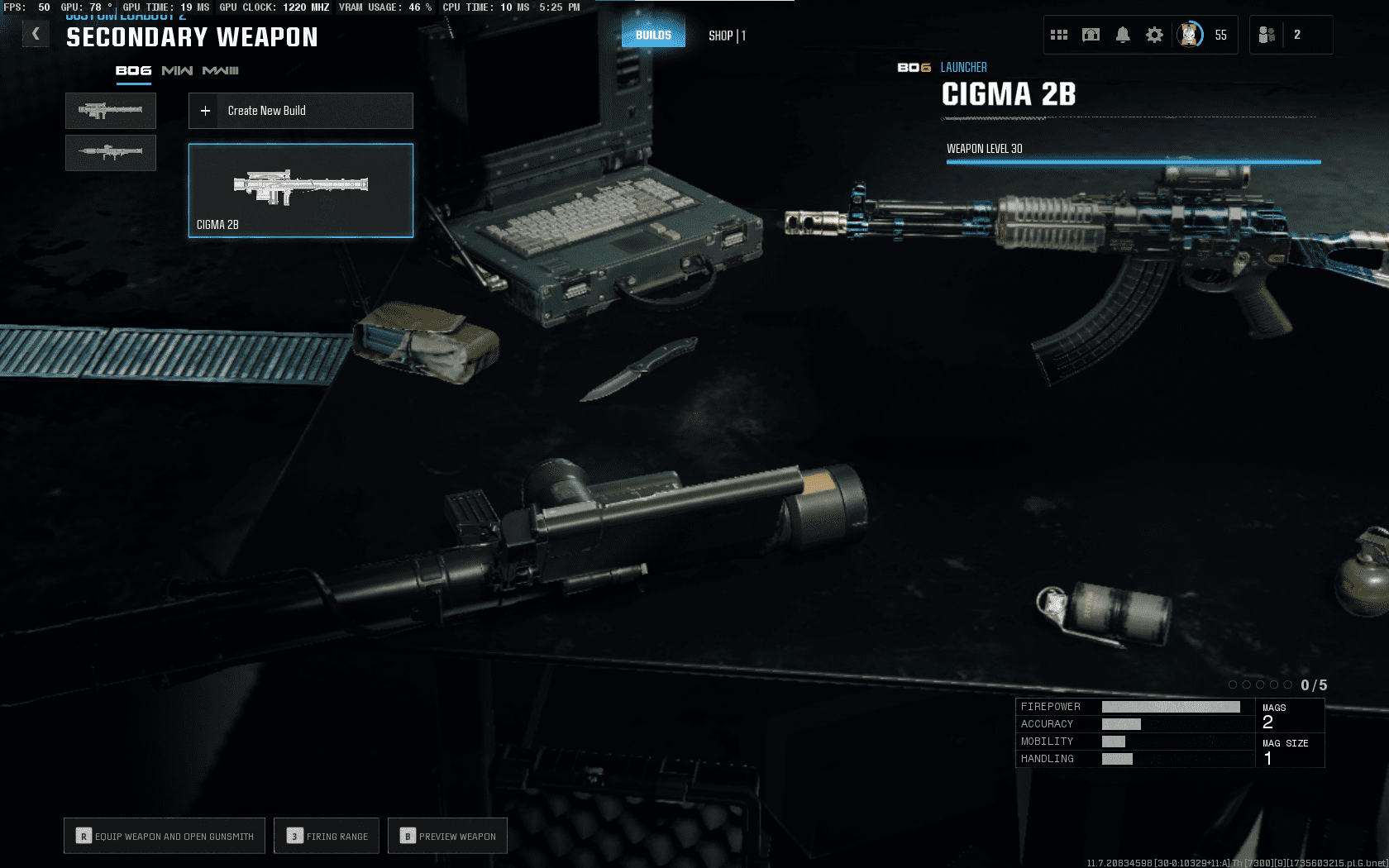Select the first launcher thumbnail
Viewport: 1389px width, 868px height.
pyautogui.click(x=111, y=111)
